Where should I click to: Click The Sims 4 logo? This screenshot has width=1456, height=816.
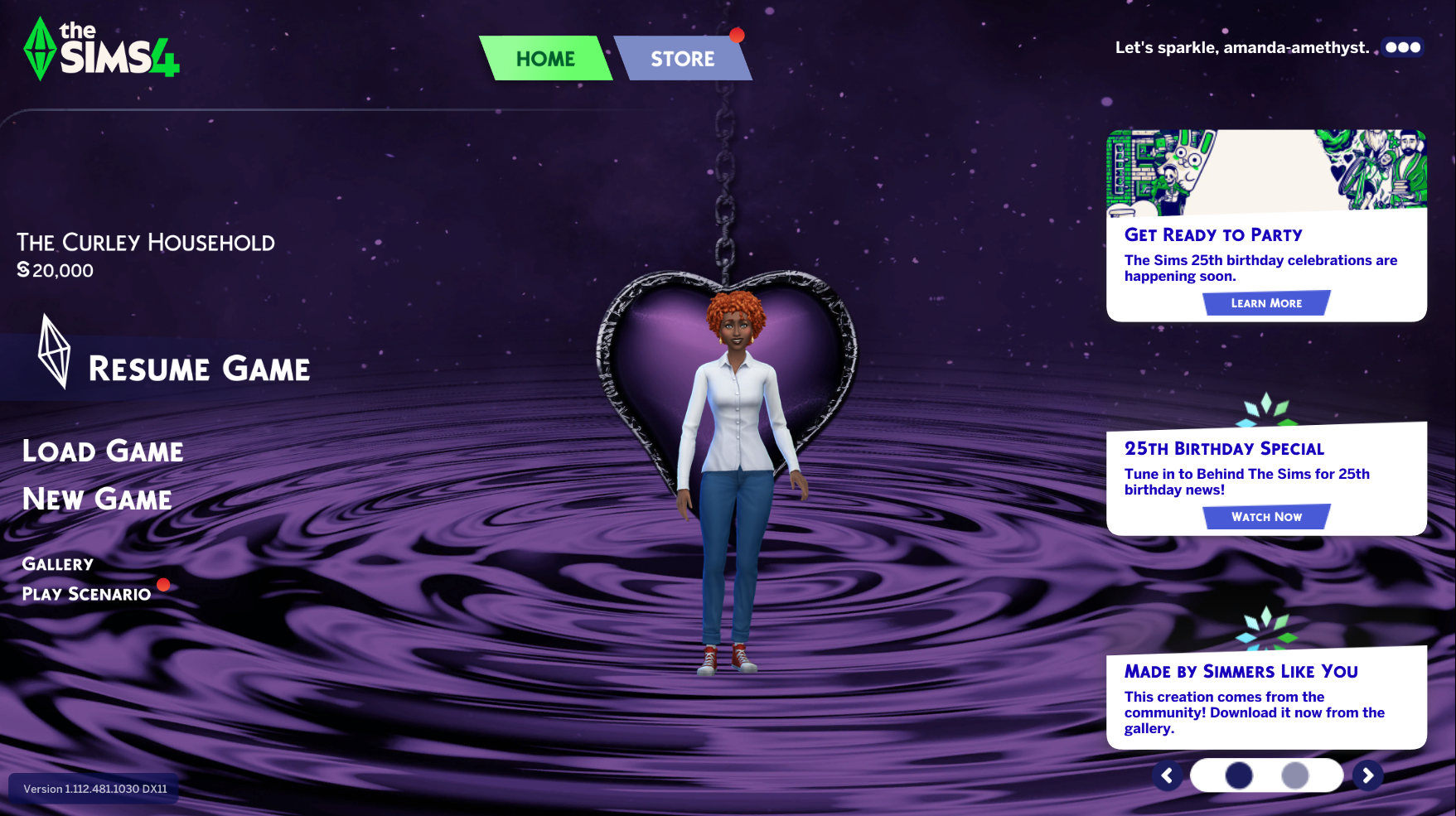tap(101, 50)
